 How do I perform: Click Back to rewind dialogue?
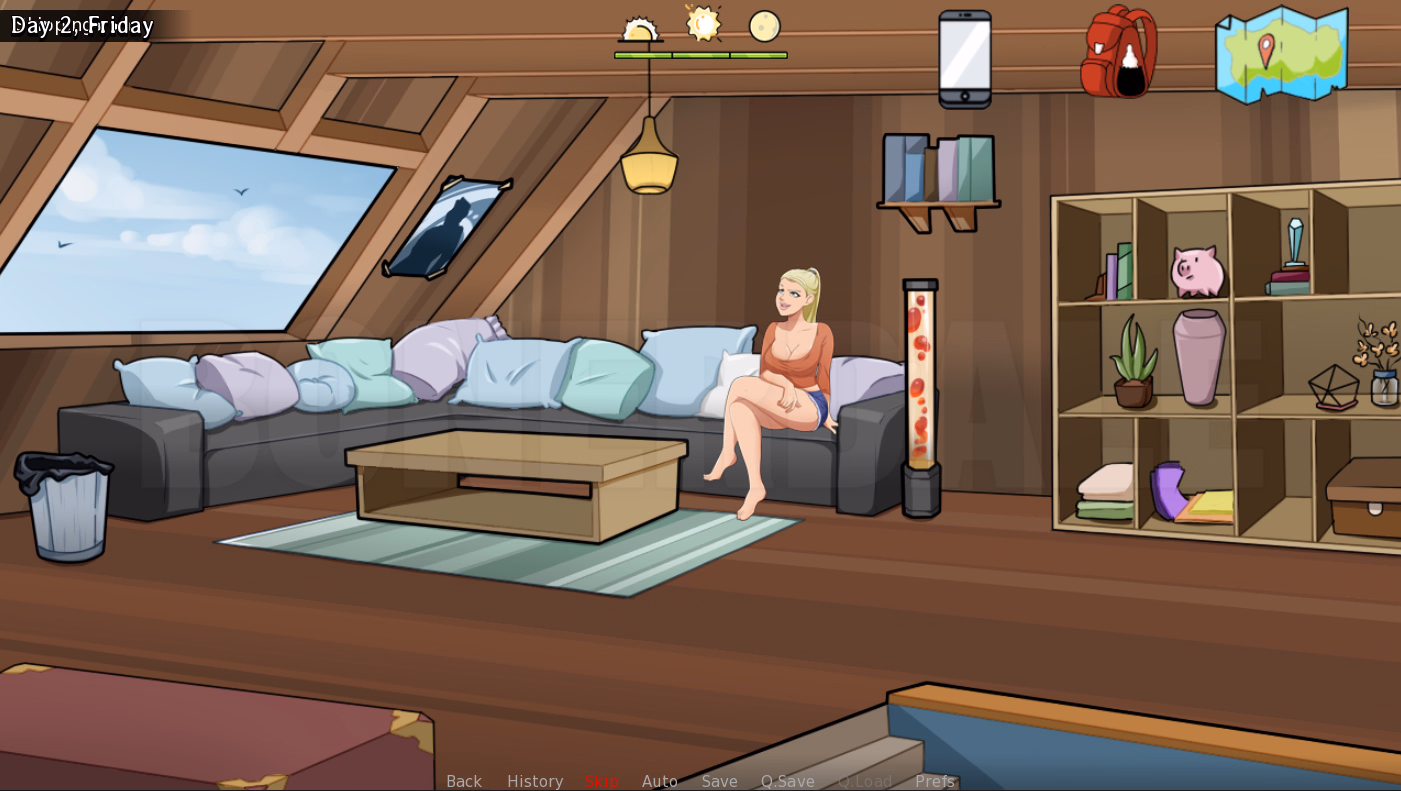463,781
